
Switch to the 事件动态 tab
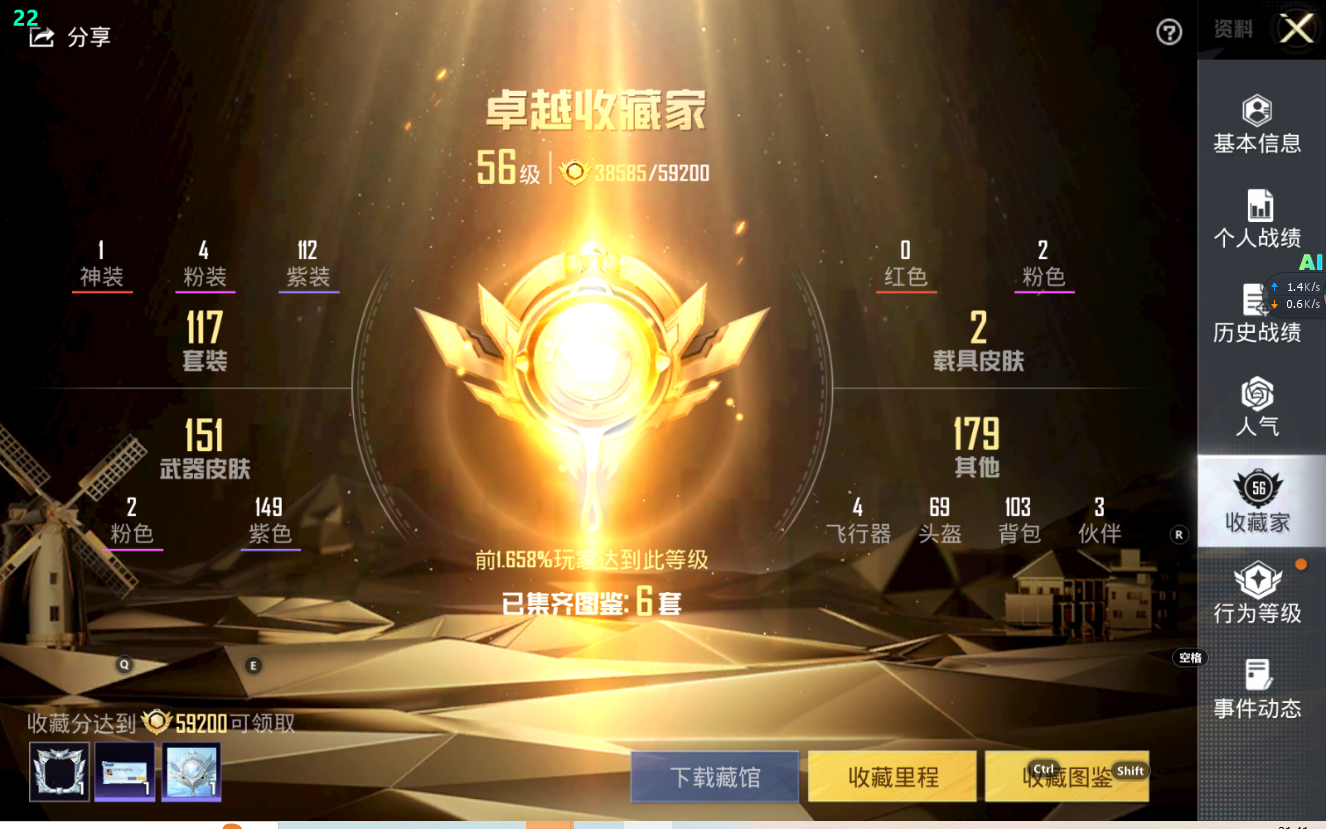(x=1257, y=690)
